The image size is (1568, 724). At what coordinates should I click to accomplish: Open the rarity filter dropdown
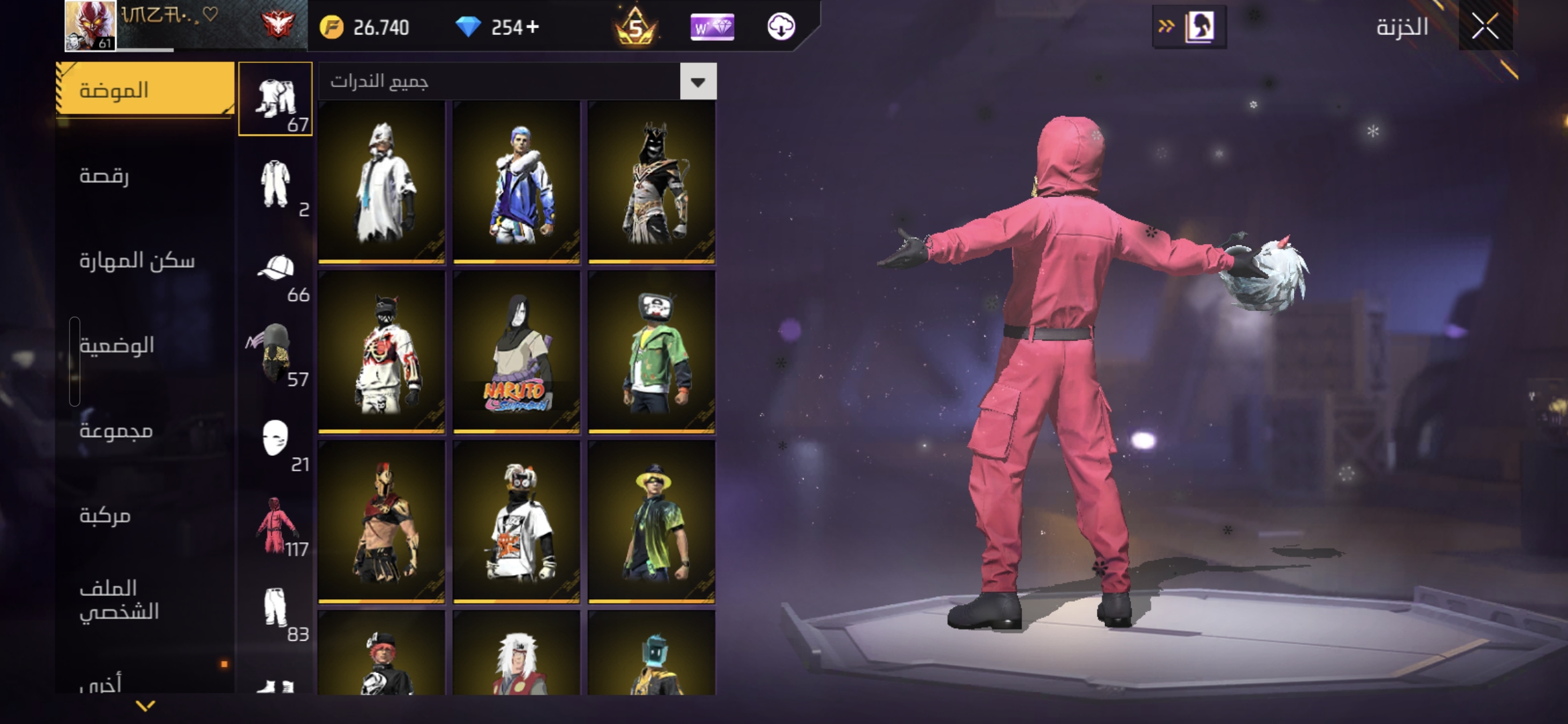pyautogui.click(x=698, y=82)
